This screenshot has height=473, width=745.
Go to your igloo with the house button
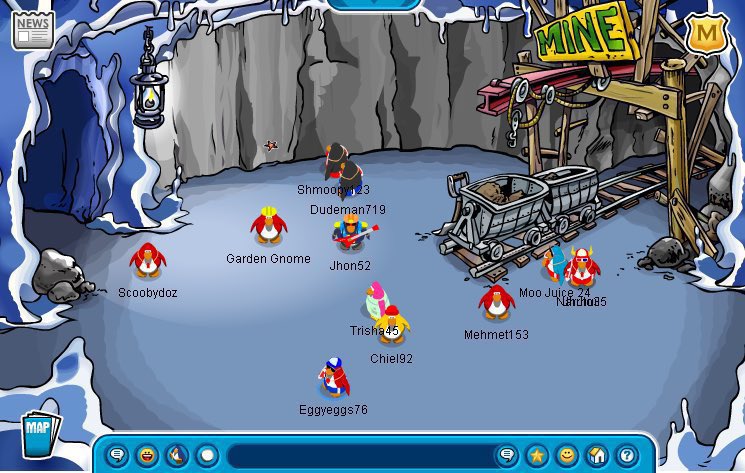pyautogui.click(x=597, y=456)
